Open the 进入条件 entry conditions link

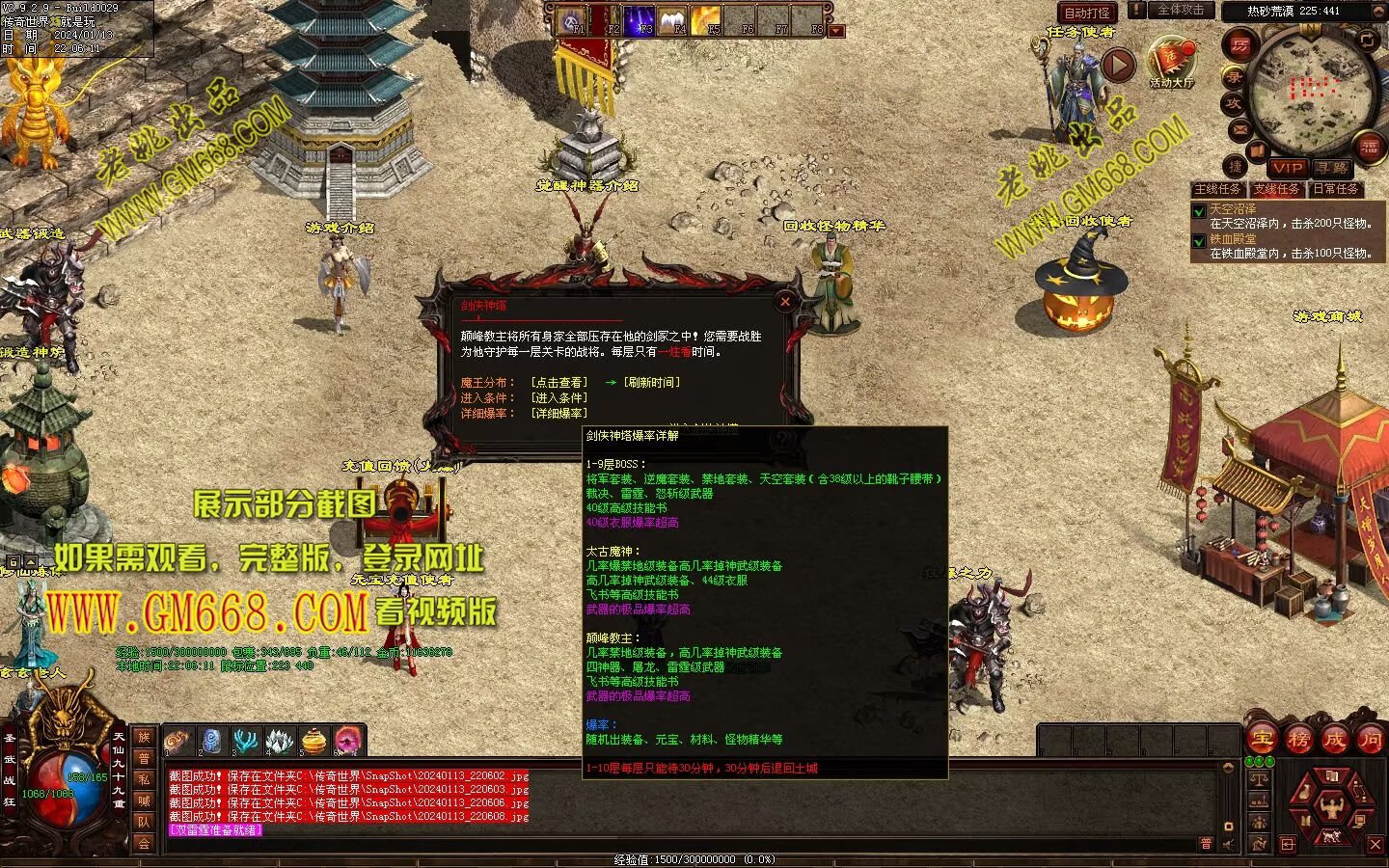click(x=558, y=398)
